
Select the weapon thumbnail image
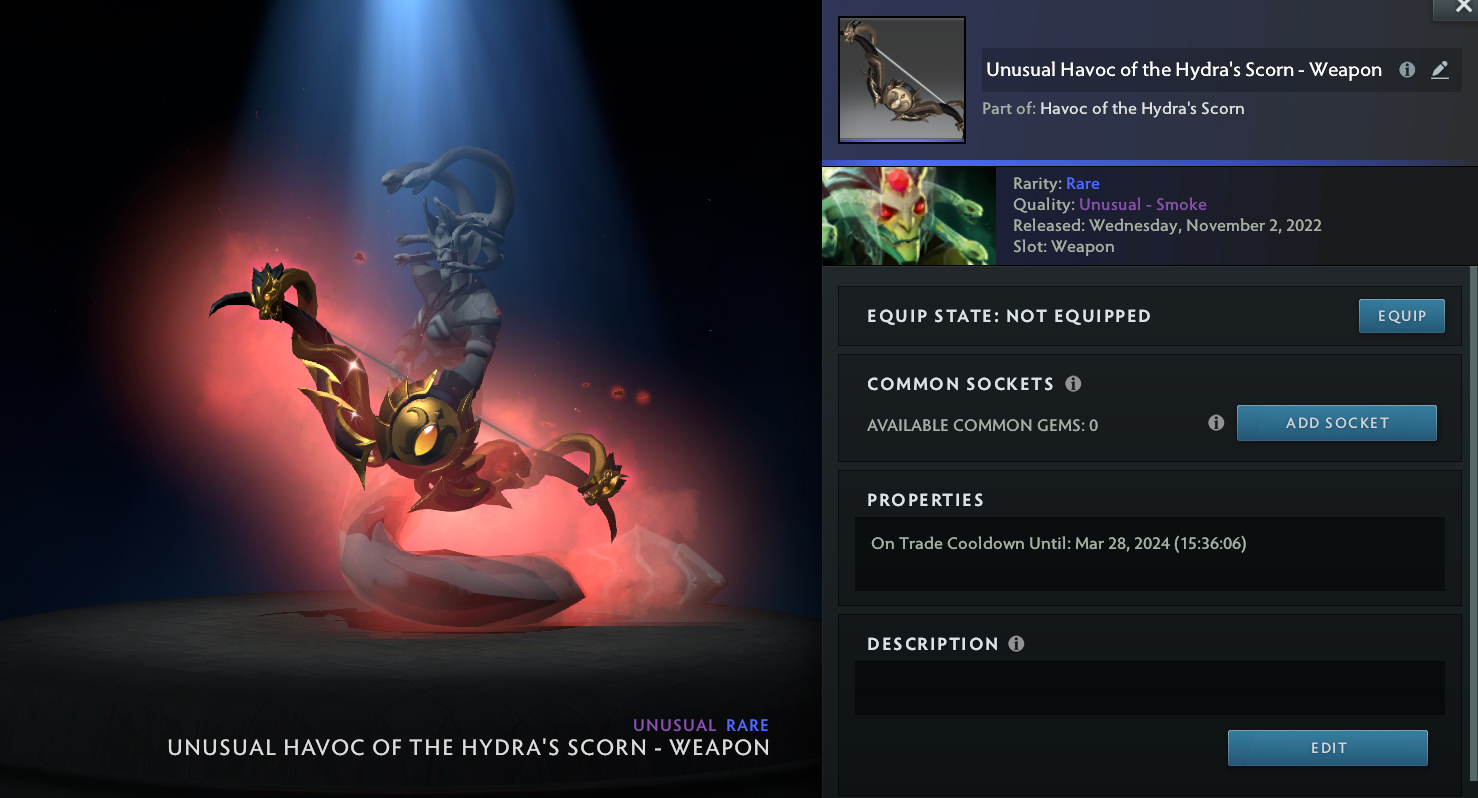click(902, 80)
